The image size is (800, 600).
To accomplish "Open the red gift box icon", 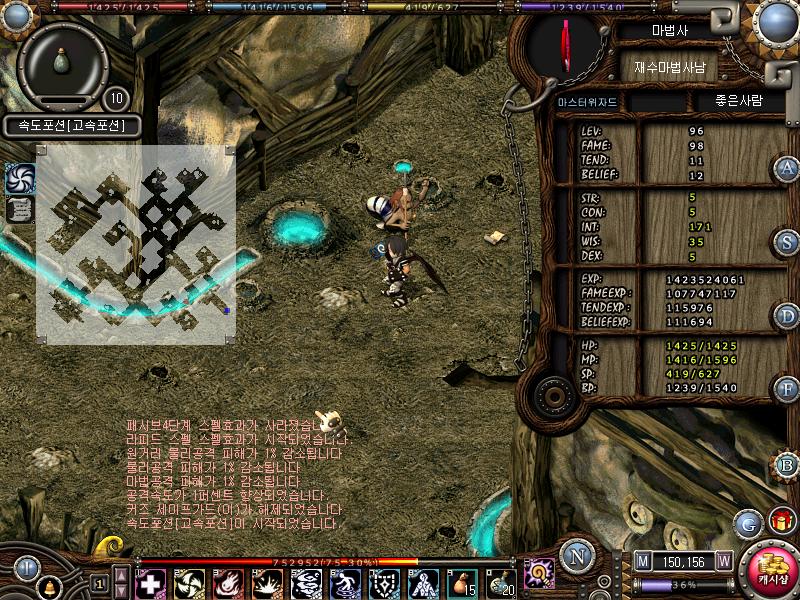I will click(x=780, y=520).
